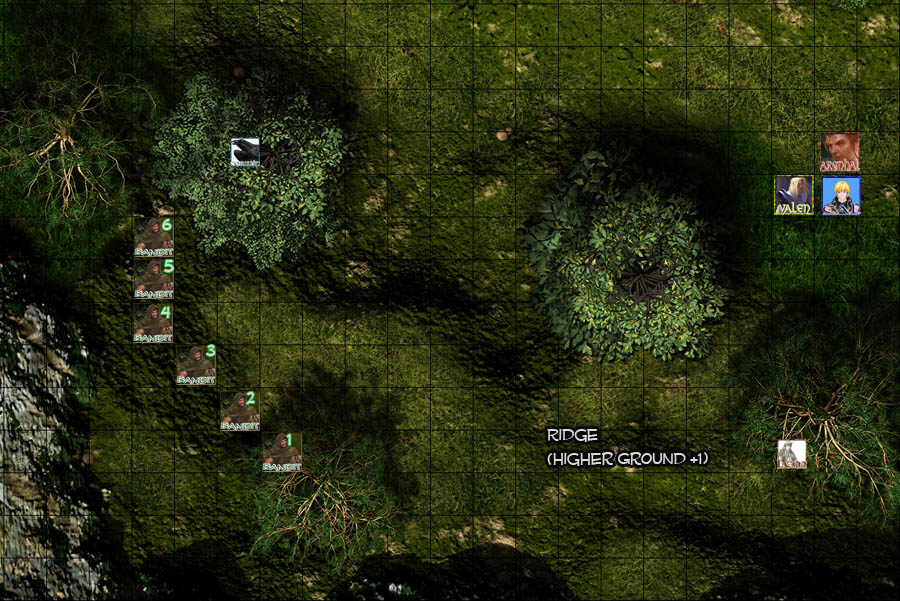Pick the white sketch-portrait token
The width and height of the screenshot is (900, 601).
point(792,454)
